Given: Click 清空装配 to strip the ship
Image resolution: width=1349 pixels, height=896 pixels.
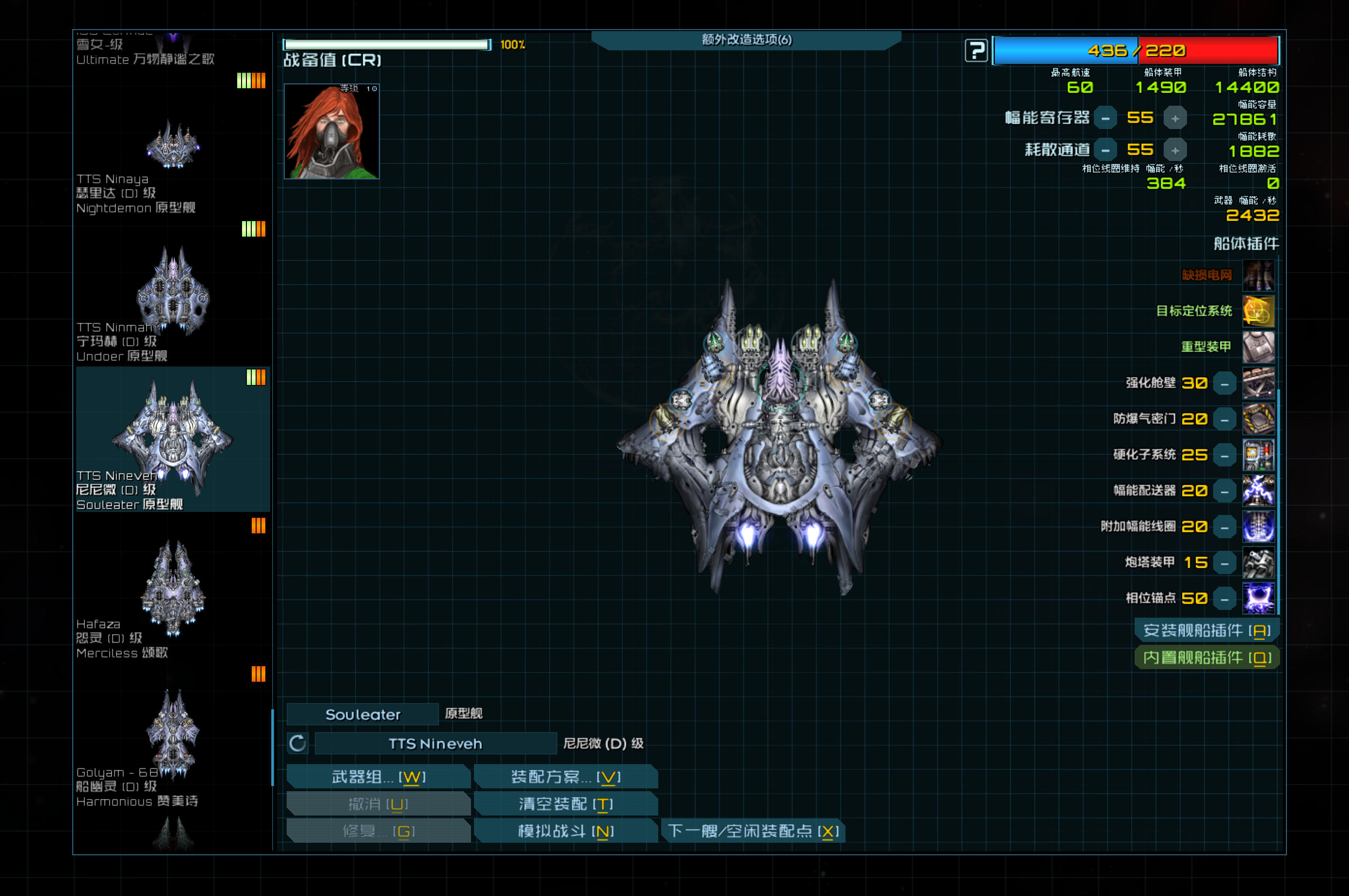Looking at the screenshot, I should coord(565,804).
